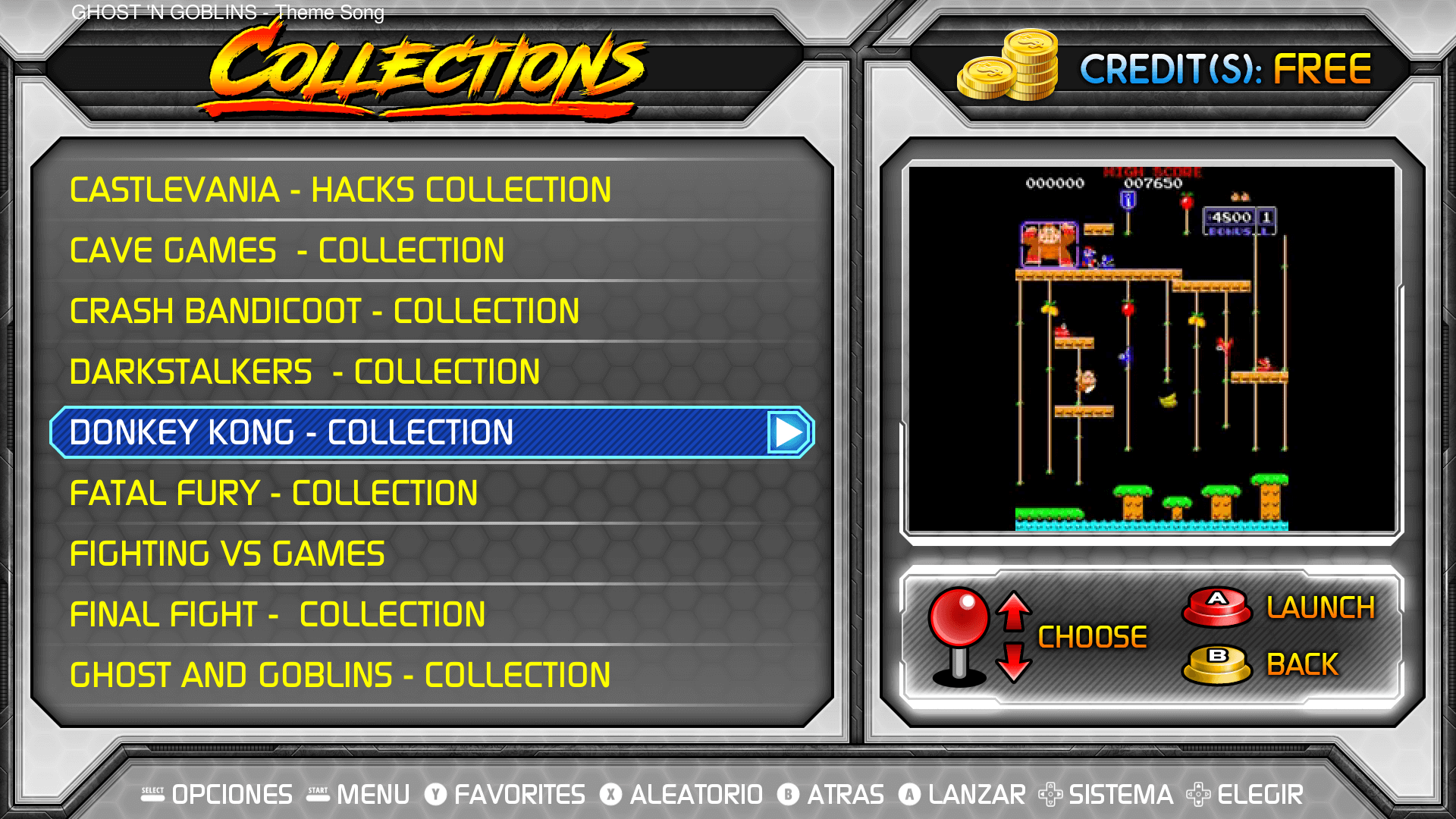Select the Darkstalkers collection row

305,372
